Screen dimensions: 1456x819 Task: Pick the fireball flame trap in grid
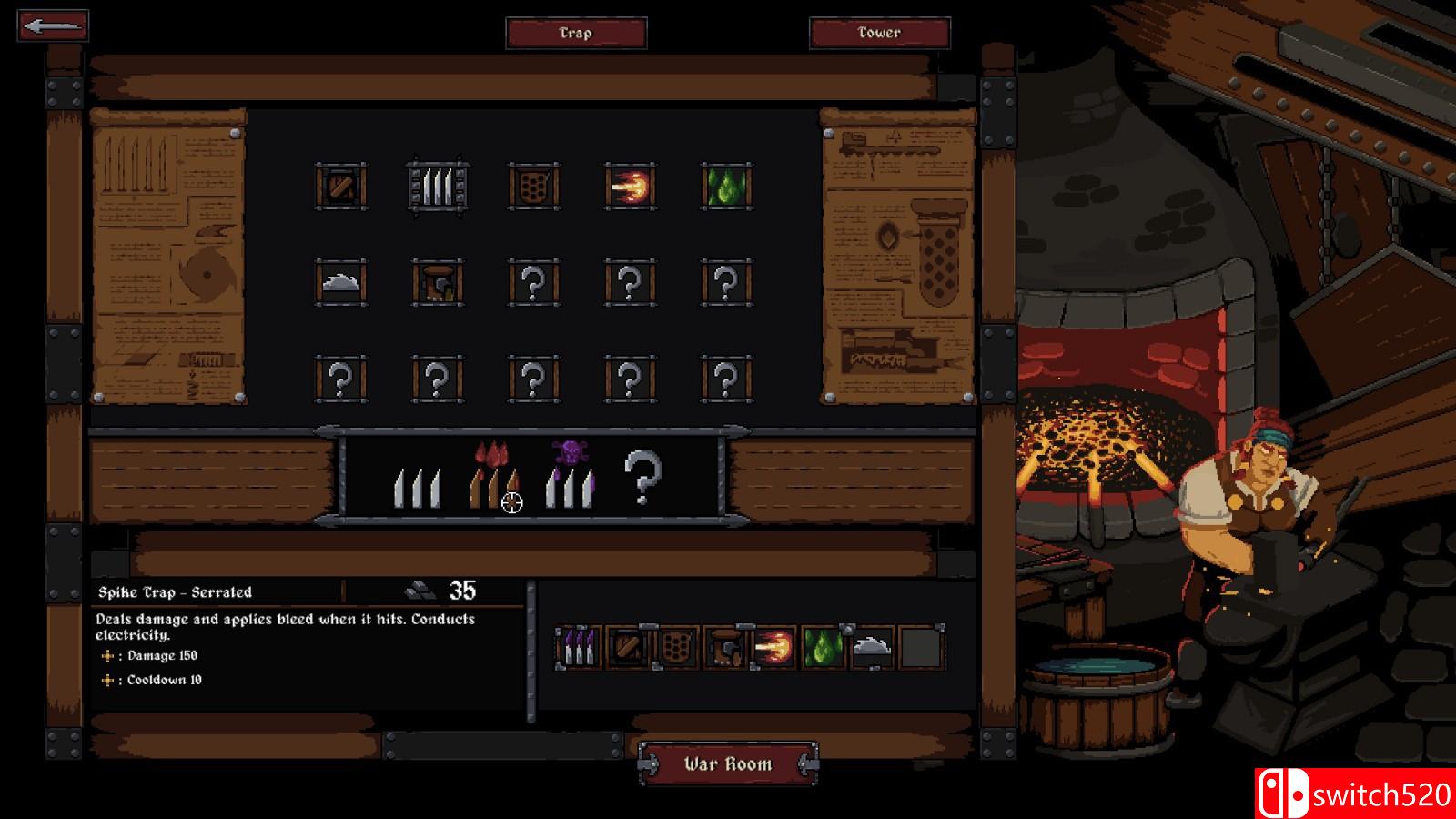[x=630, y=187]
